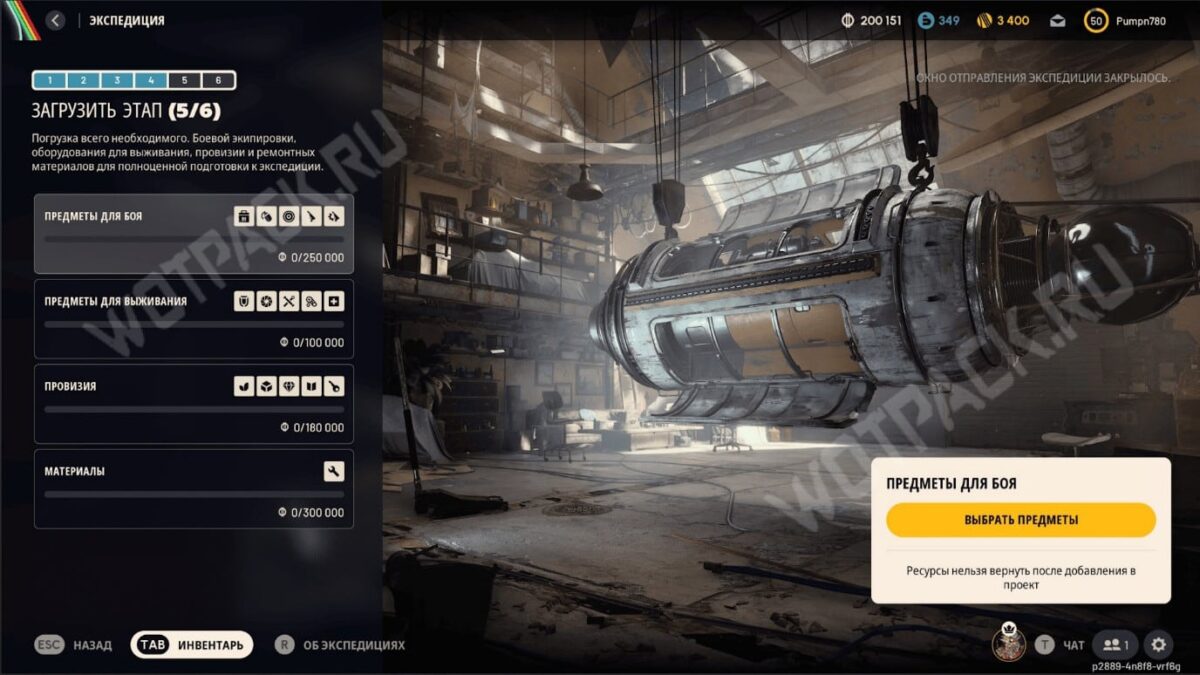
Task: Select stage 1 in the progress bar
Action: (x=49, y=80)
